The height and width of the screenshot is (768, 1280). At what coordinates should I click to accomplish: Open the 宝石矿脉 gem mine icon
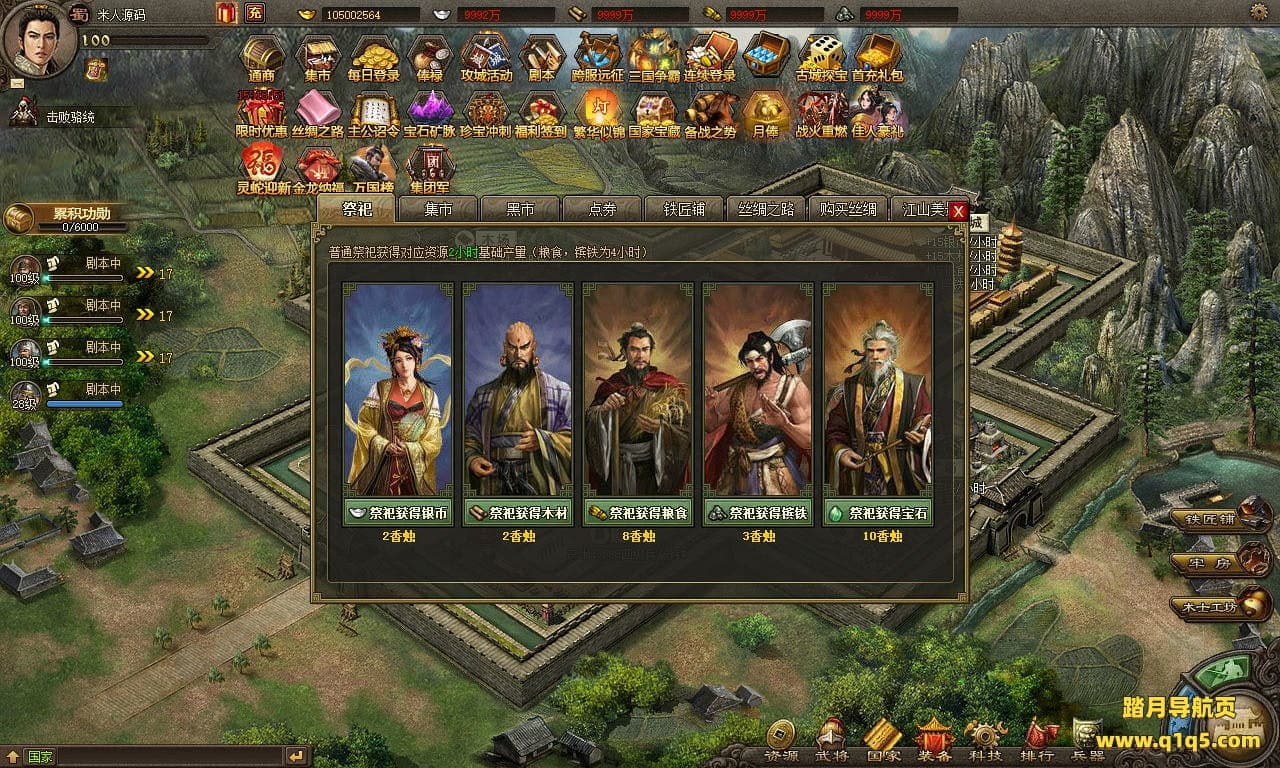coord(430,114)
